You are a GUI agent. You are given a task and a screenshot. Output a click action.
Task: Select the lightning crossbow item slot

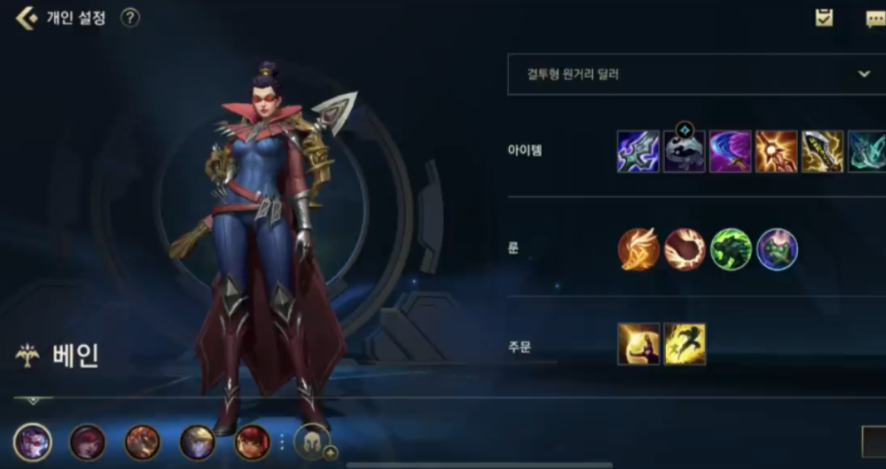[x=638, y=152]
